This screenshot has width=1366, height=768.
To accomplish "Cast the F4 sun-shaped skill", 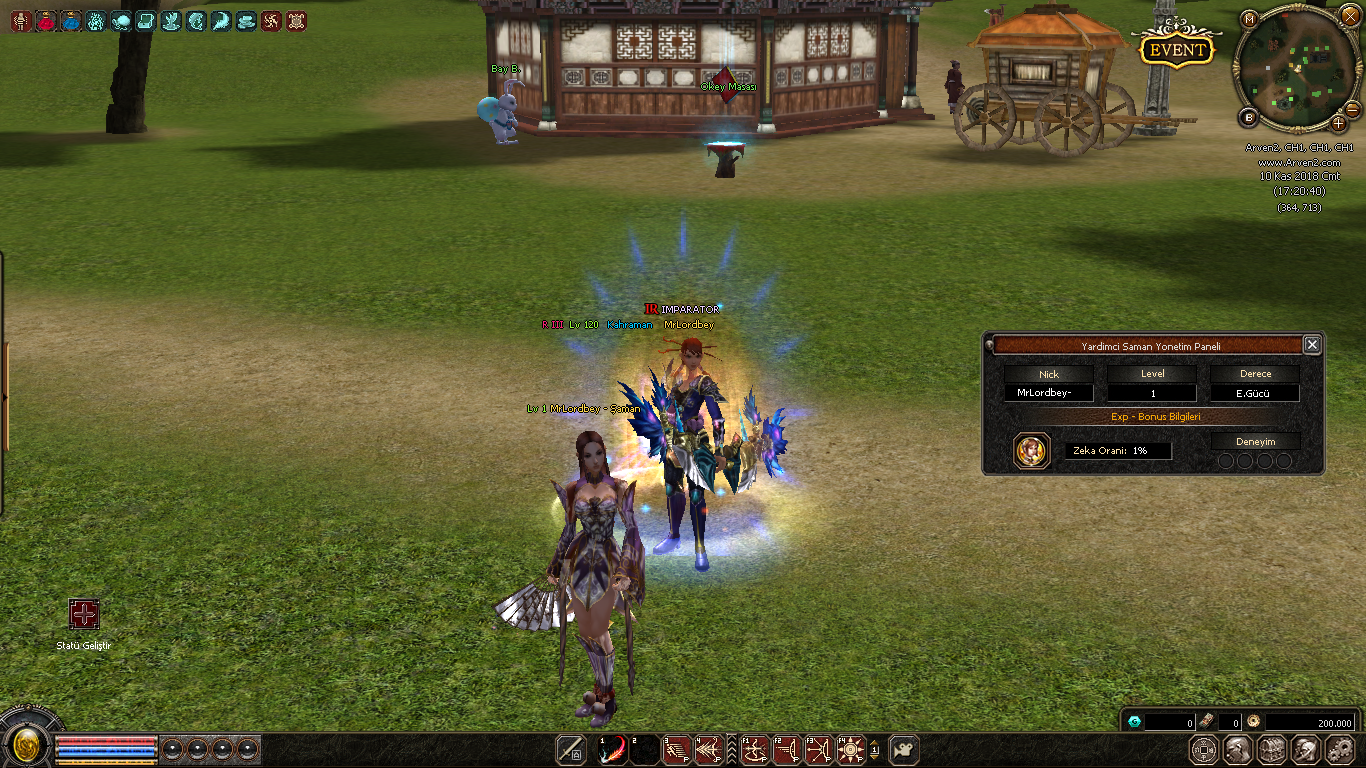I will pyautogui.click(x=849, y=750).
